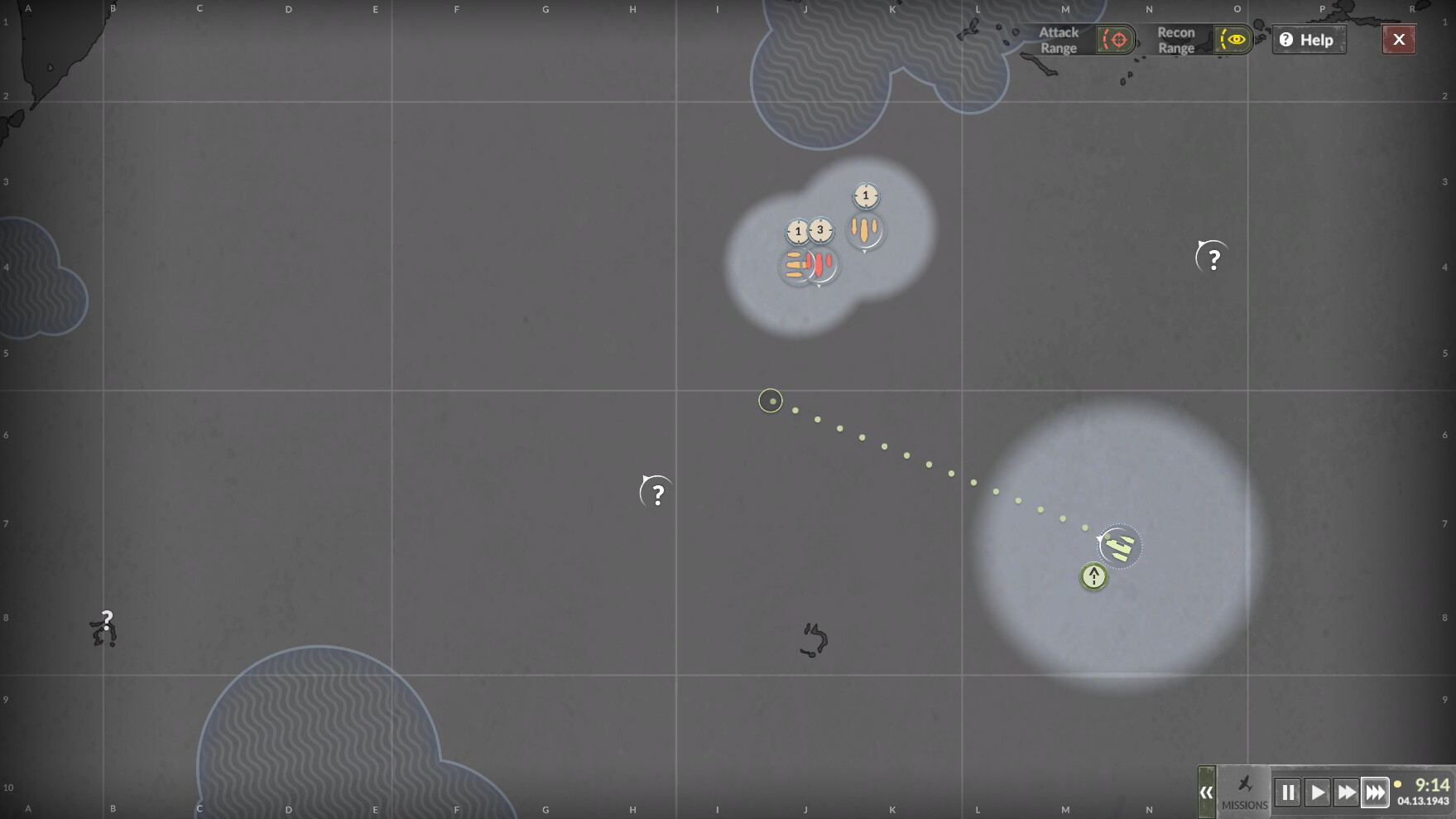Open the Help dialog
The image size is (1456, 819).
(x=1308, y=40)
